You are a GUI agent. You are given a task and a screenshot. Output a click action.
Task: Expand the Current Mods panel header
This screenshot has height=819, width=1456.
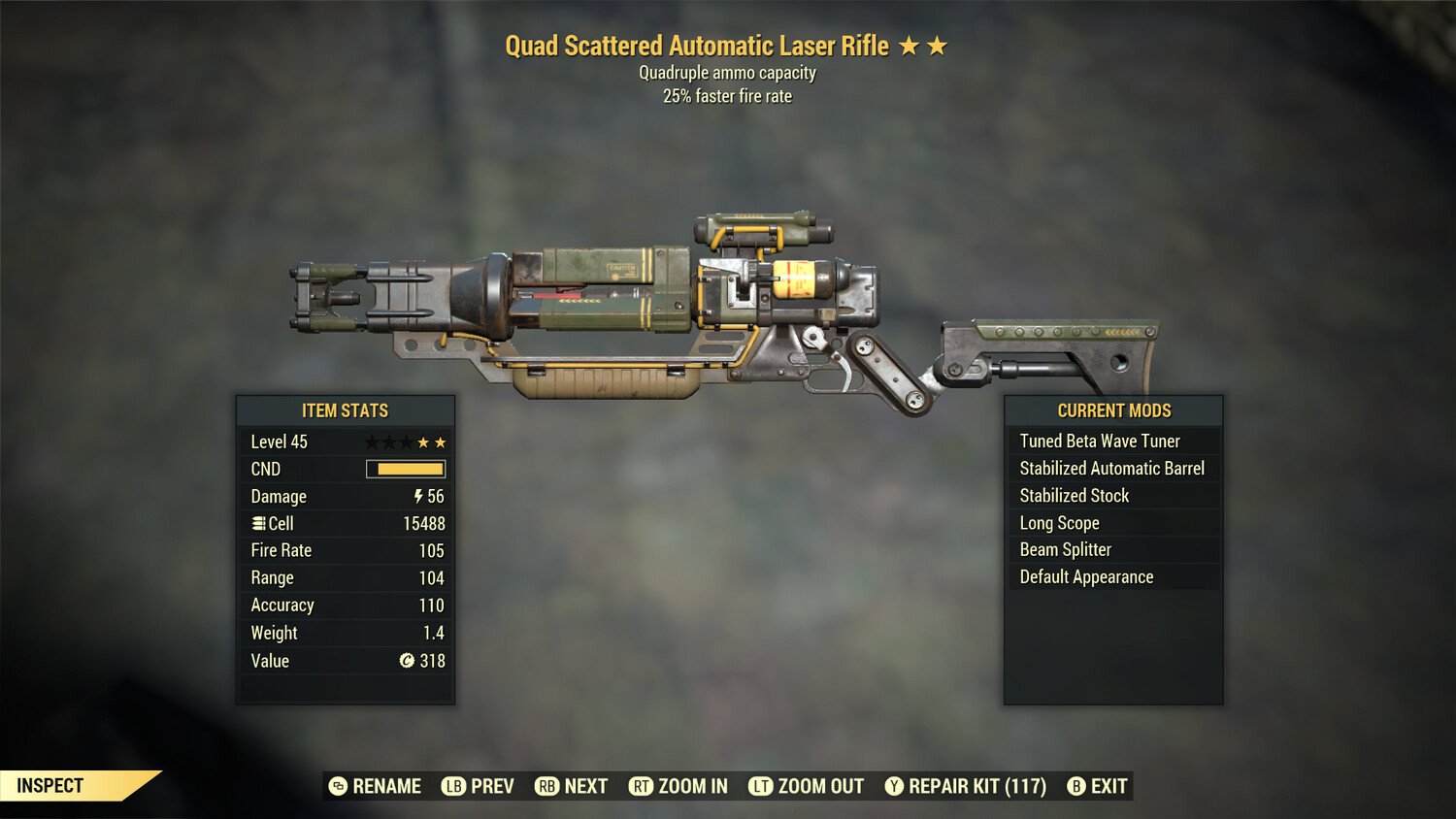1112,410
